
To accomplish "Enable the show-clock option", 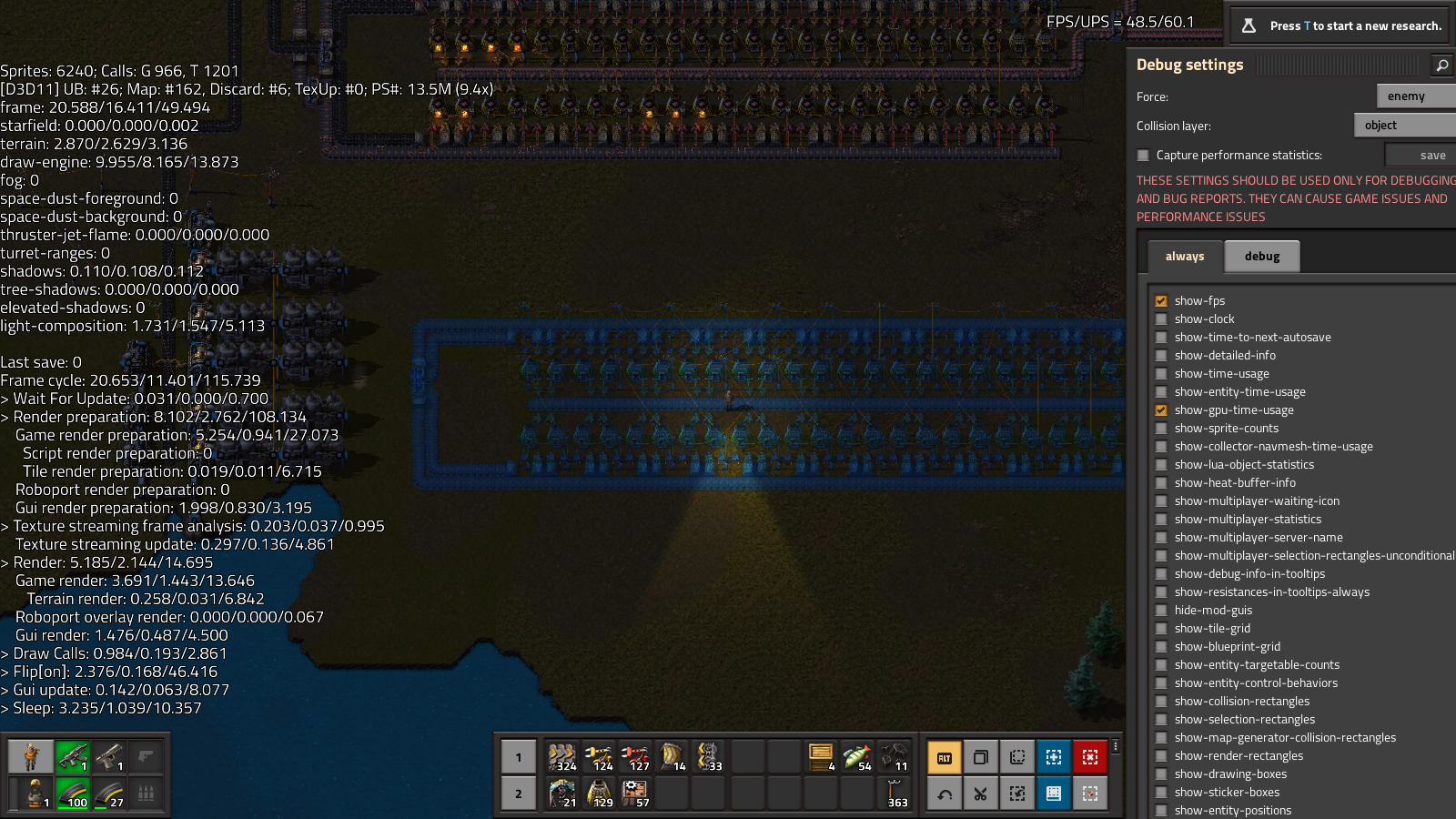I will pos(1161,319).
